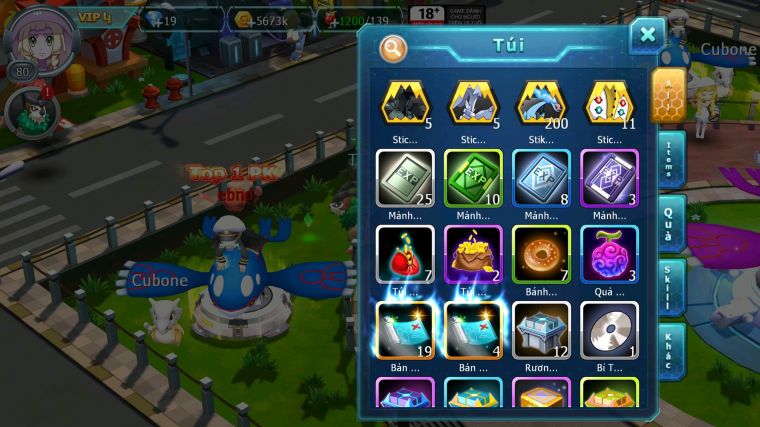Viewport: 760px width, 427px height.
Task: Select the silver disc item slot
Action: [609, 330]
